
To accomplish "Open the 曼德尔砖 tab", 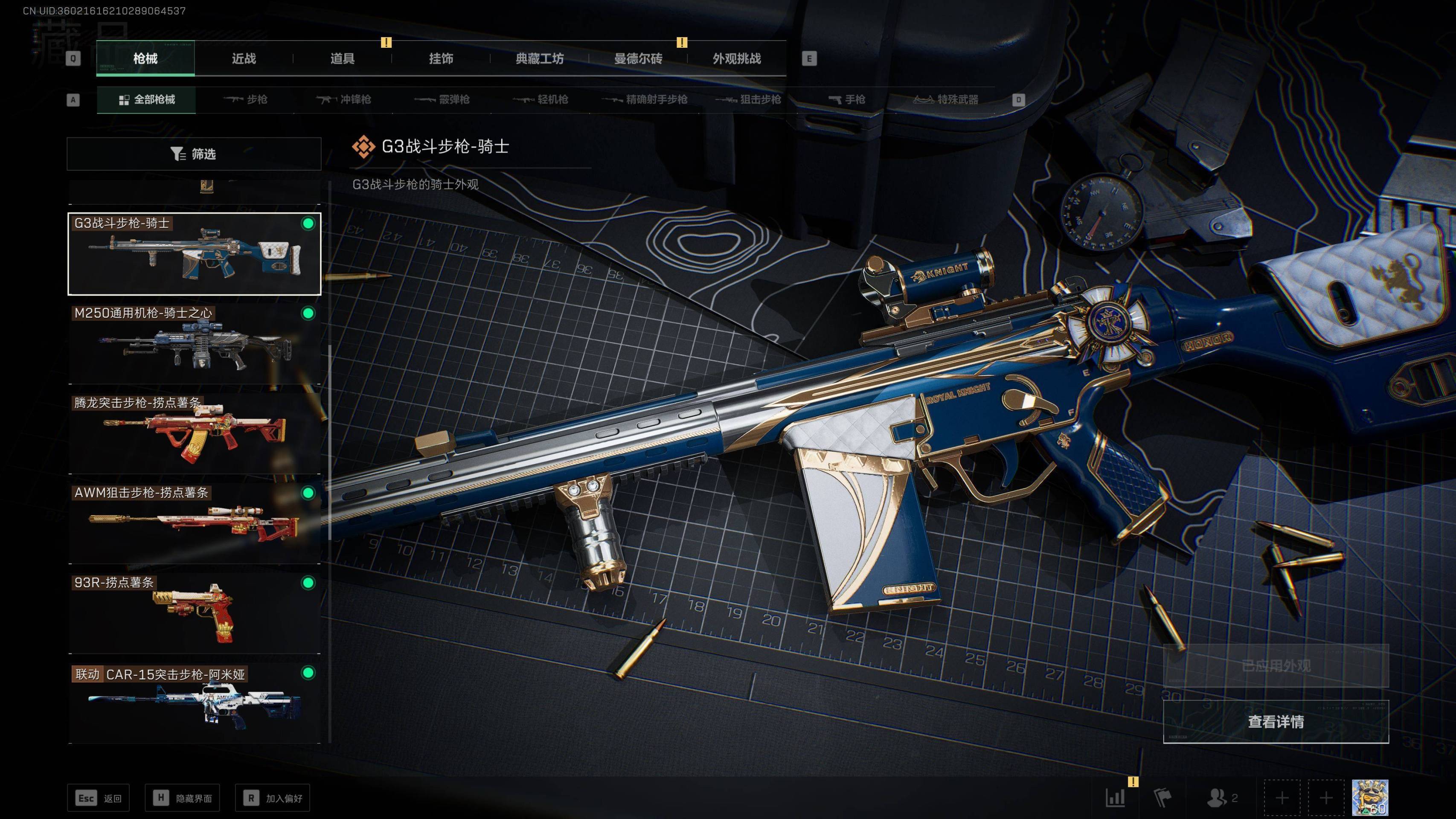I will (638, 59).
